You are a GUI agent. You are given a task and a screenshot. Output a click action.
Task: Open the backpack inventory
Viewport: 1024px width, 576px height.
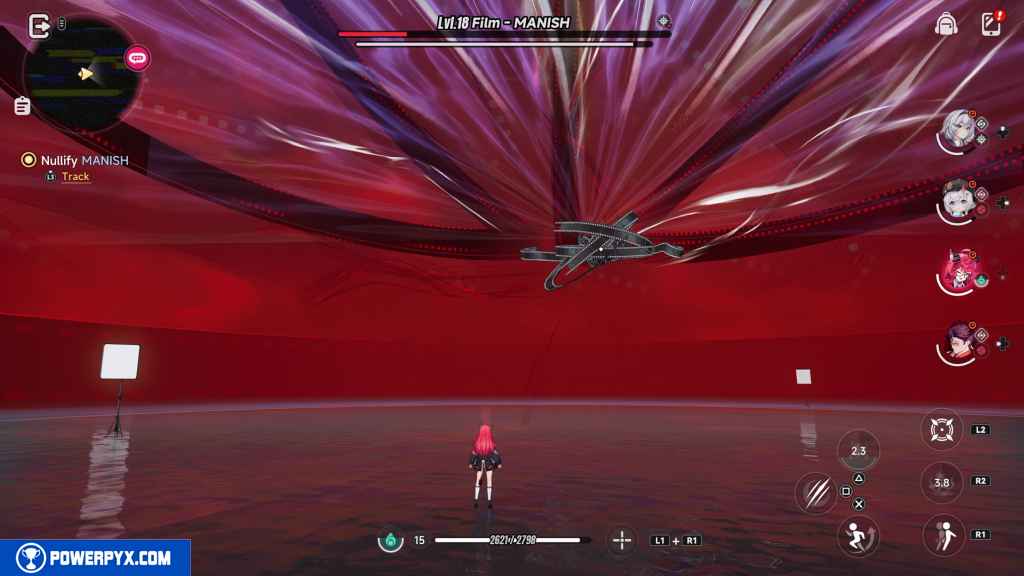click(x=945, y=24)
